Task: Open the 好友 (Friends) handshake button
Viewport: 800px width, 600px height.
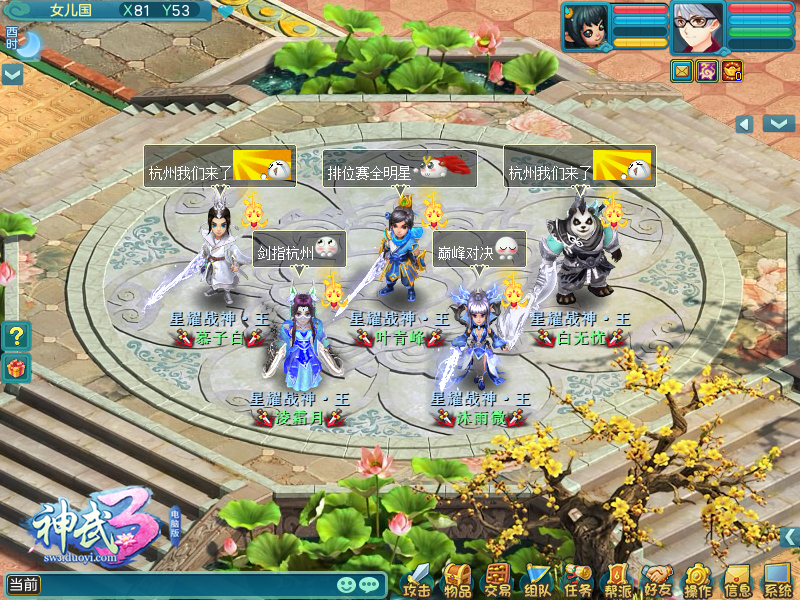Action: tap(657, 578)
